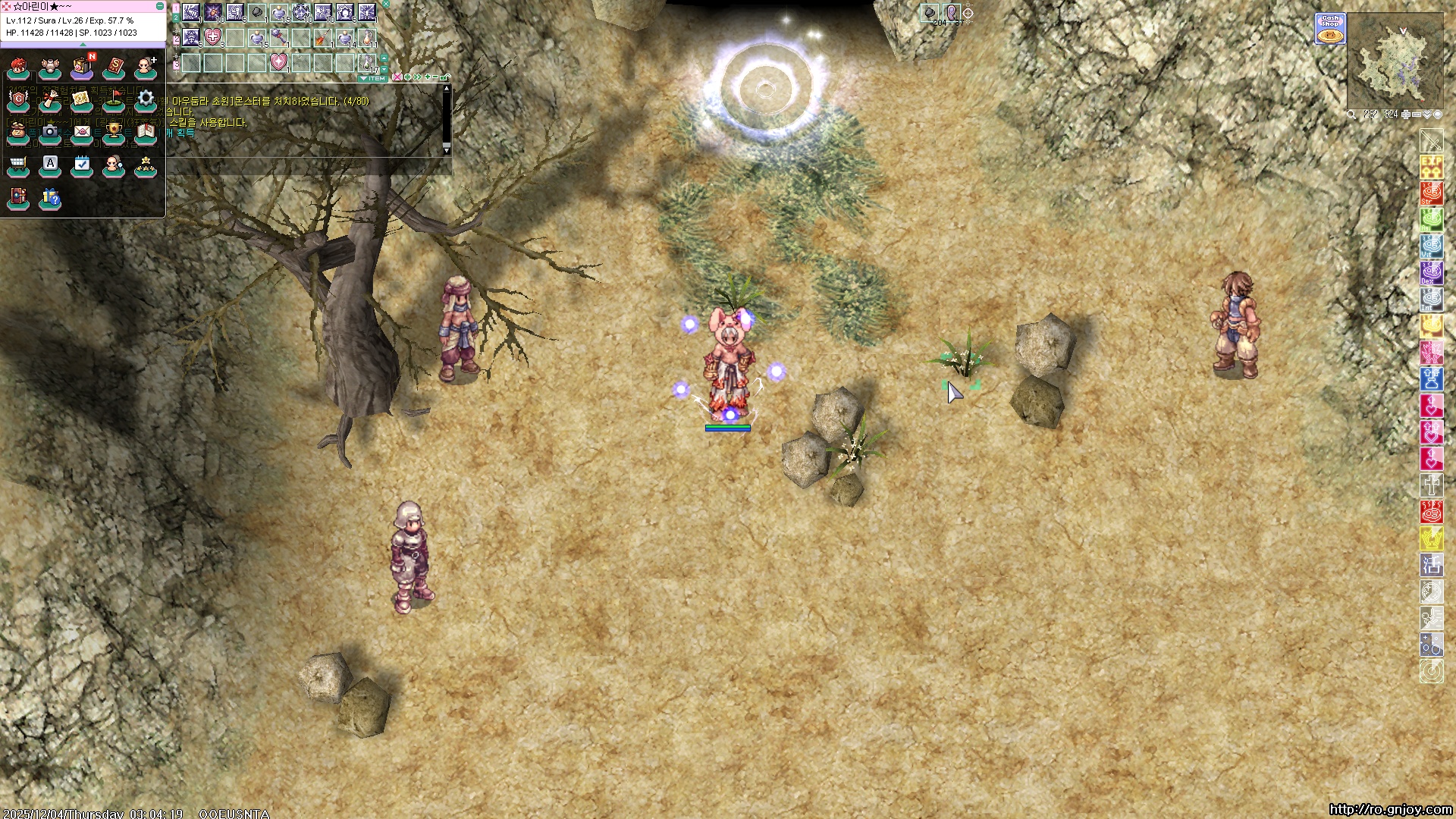Close the hotbar with the X button
The image size is (1456, 819).
coord(386,4)
